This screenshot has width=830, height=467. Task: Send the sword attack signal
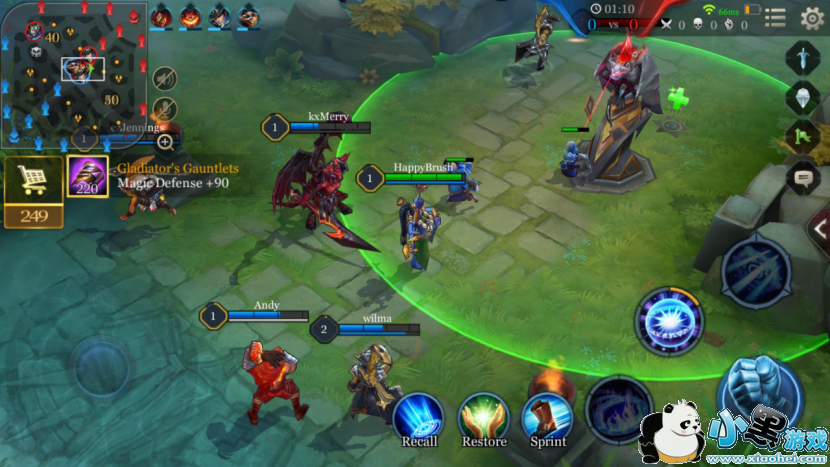801,58
